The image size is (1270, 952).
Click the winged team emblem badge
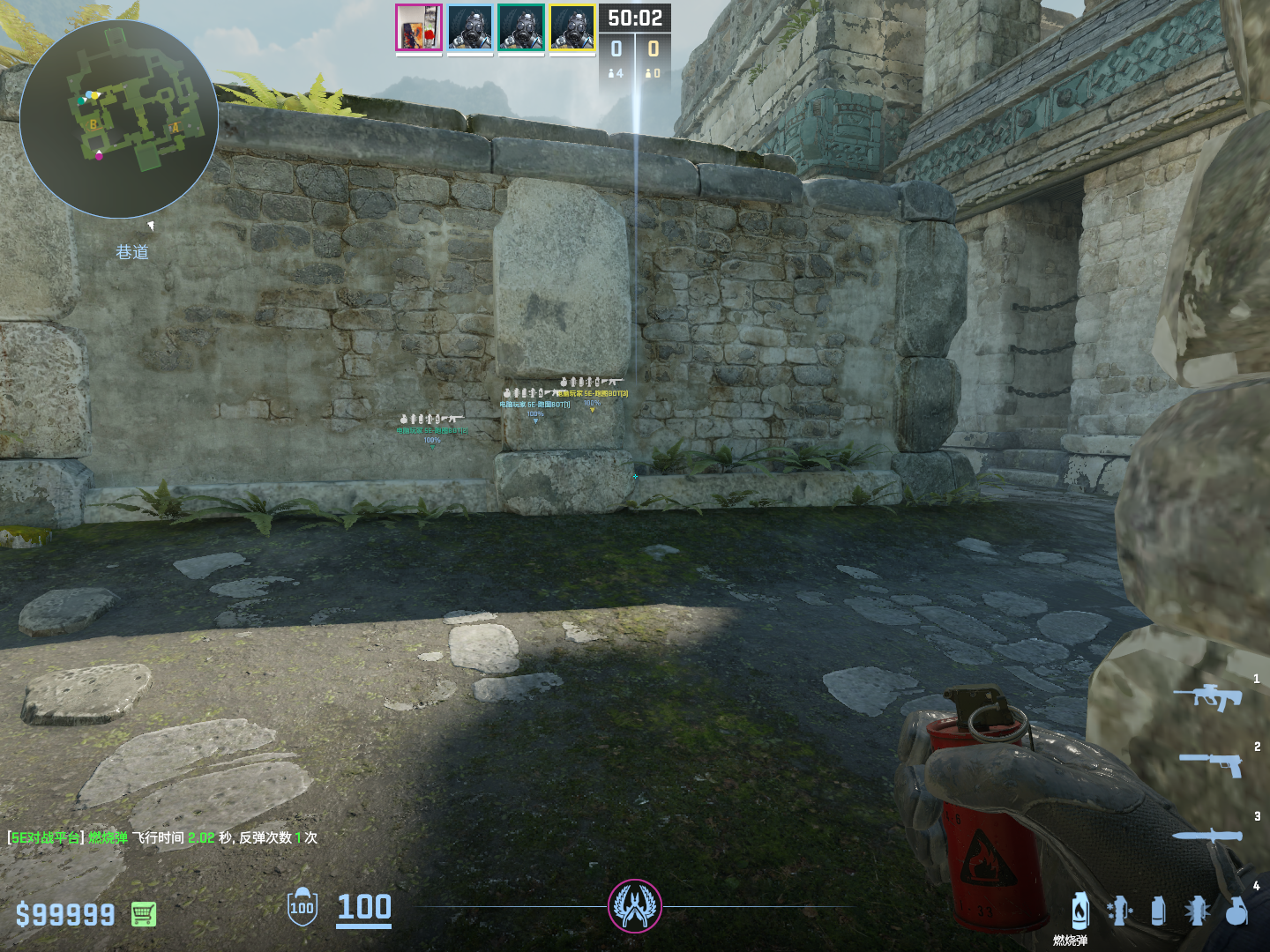635,906
